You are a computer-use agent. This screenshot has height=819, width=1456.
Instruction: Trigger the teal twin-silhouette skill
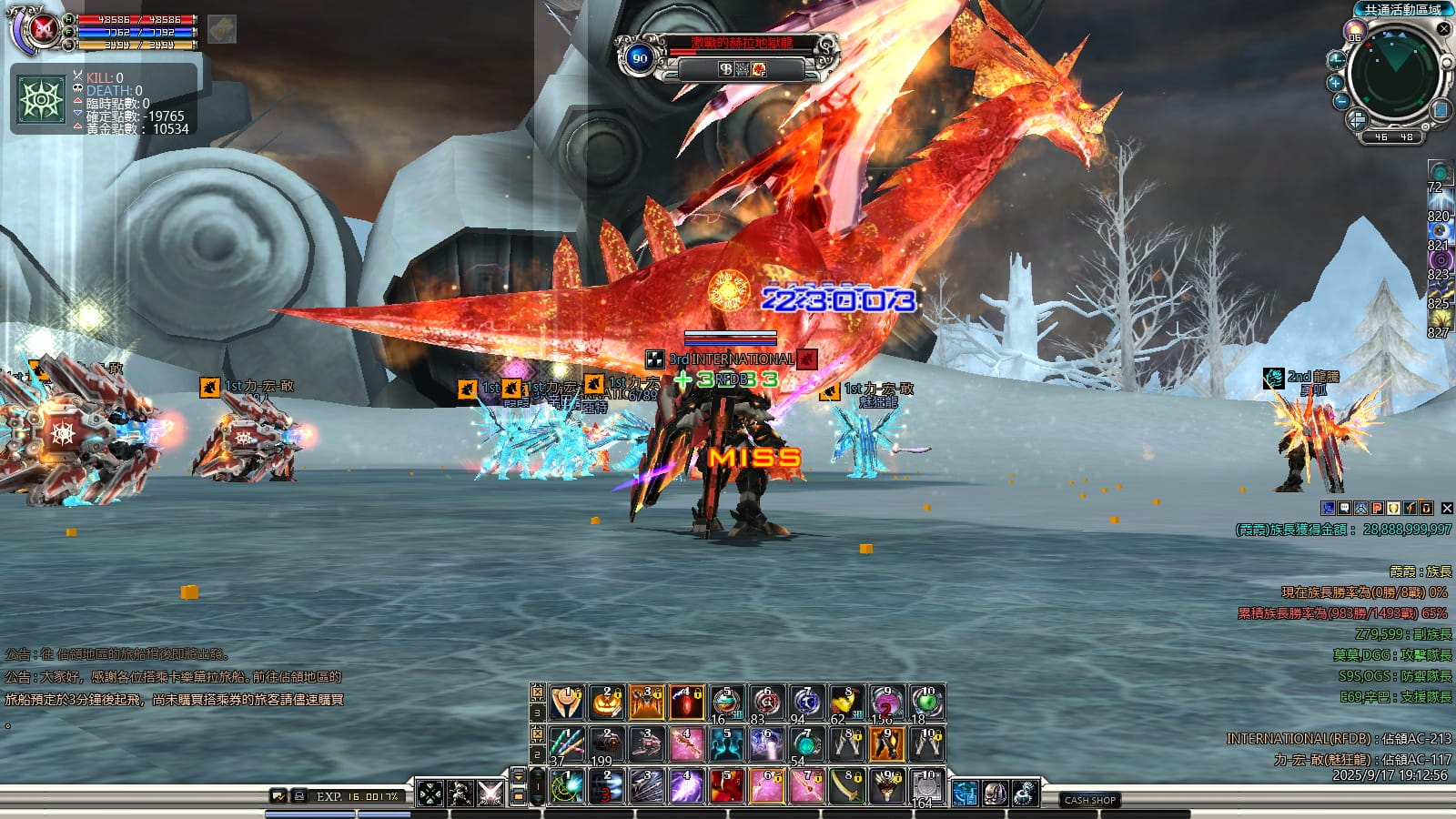[x=726, y=744]
